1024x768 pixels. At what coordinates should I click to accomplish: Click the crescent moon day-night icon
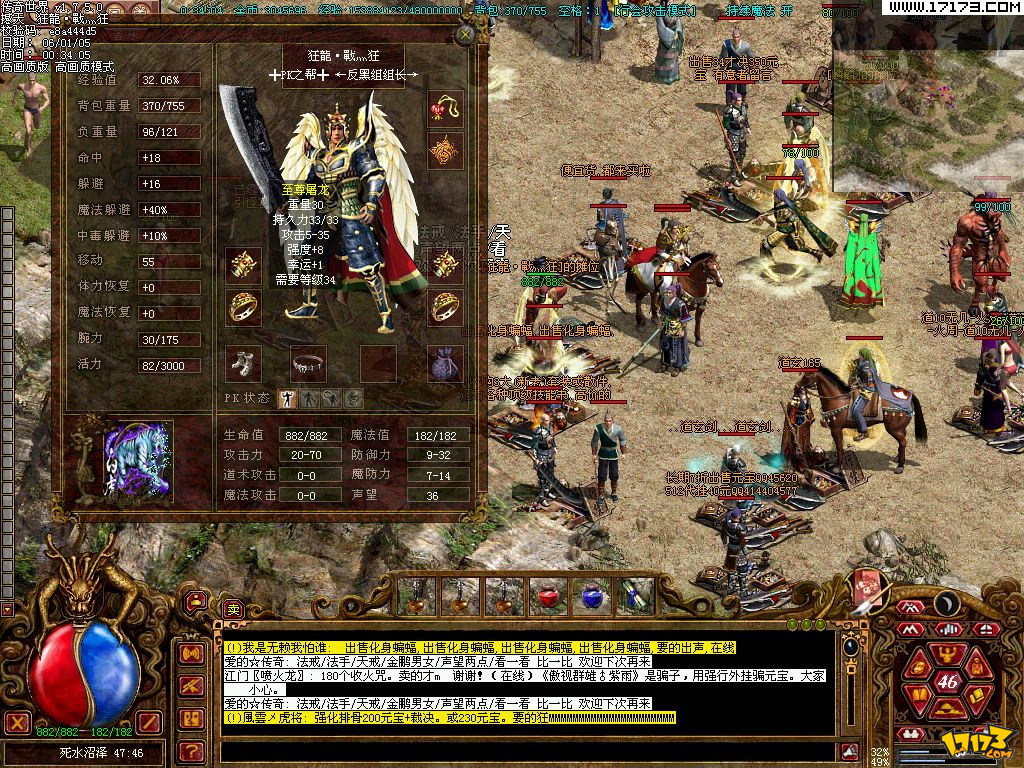(x=947, y=603)
